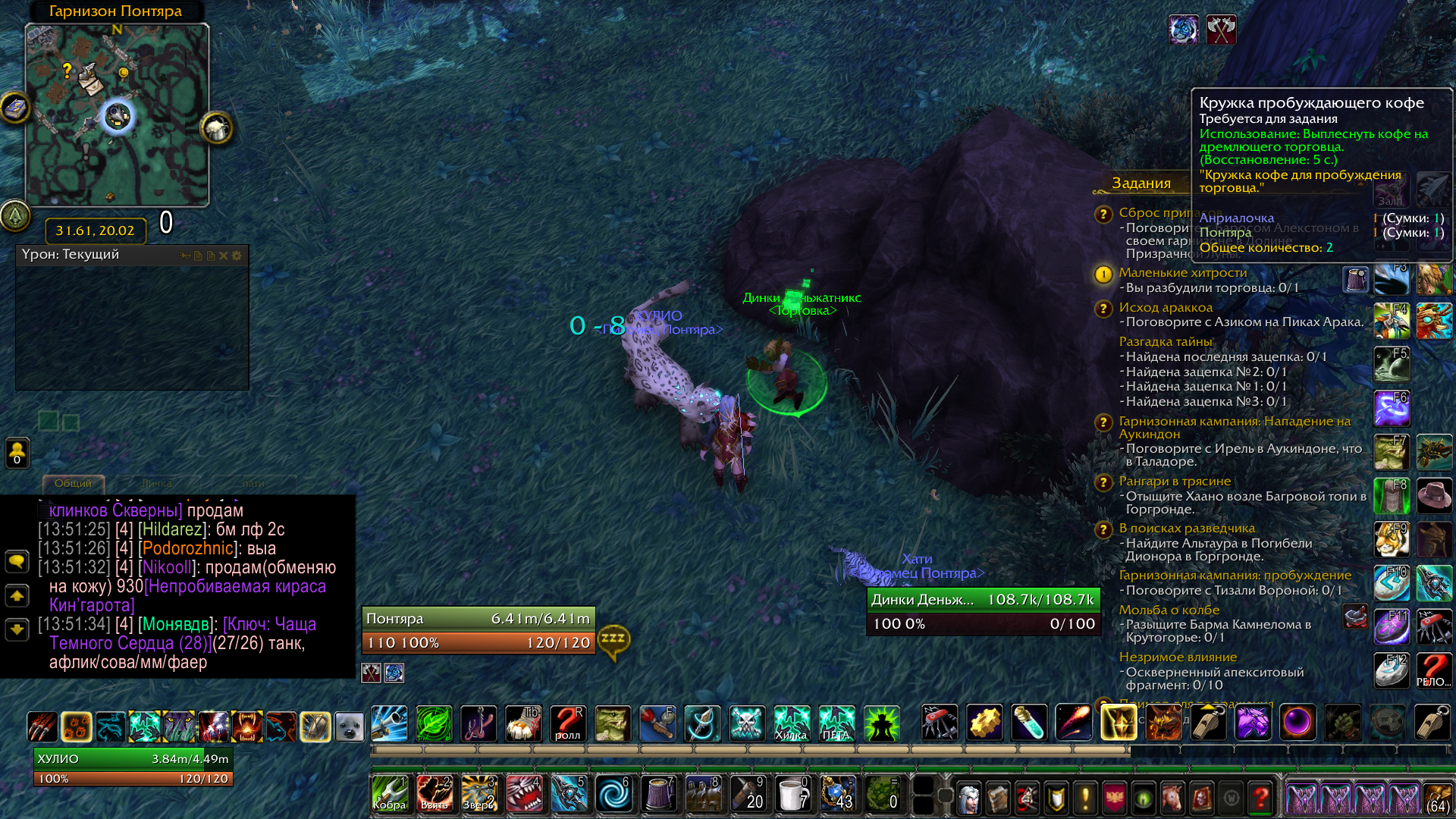Image resolution: width=1456 pixels, height=819 pixels.
Task: Click the chat scroll-up arrow button
Action: [17, 596]
